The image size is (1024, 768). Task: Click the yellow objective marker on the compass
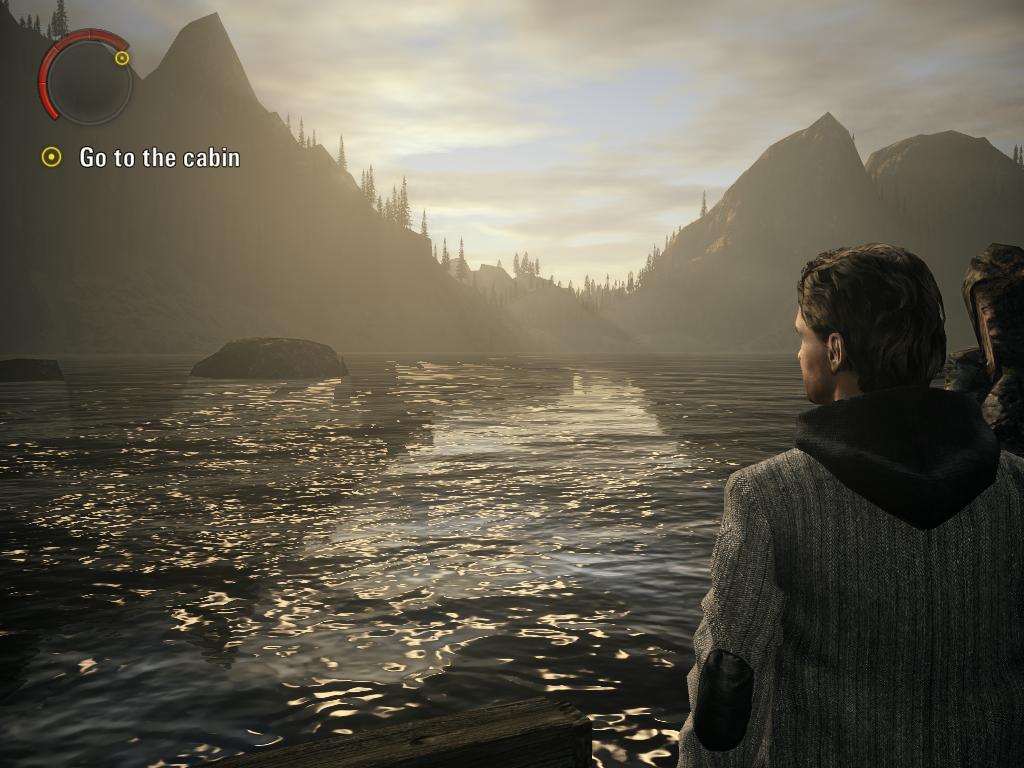[x=122, y=58]
